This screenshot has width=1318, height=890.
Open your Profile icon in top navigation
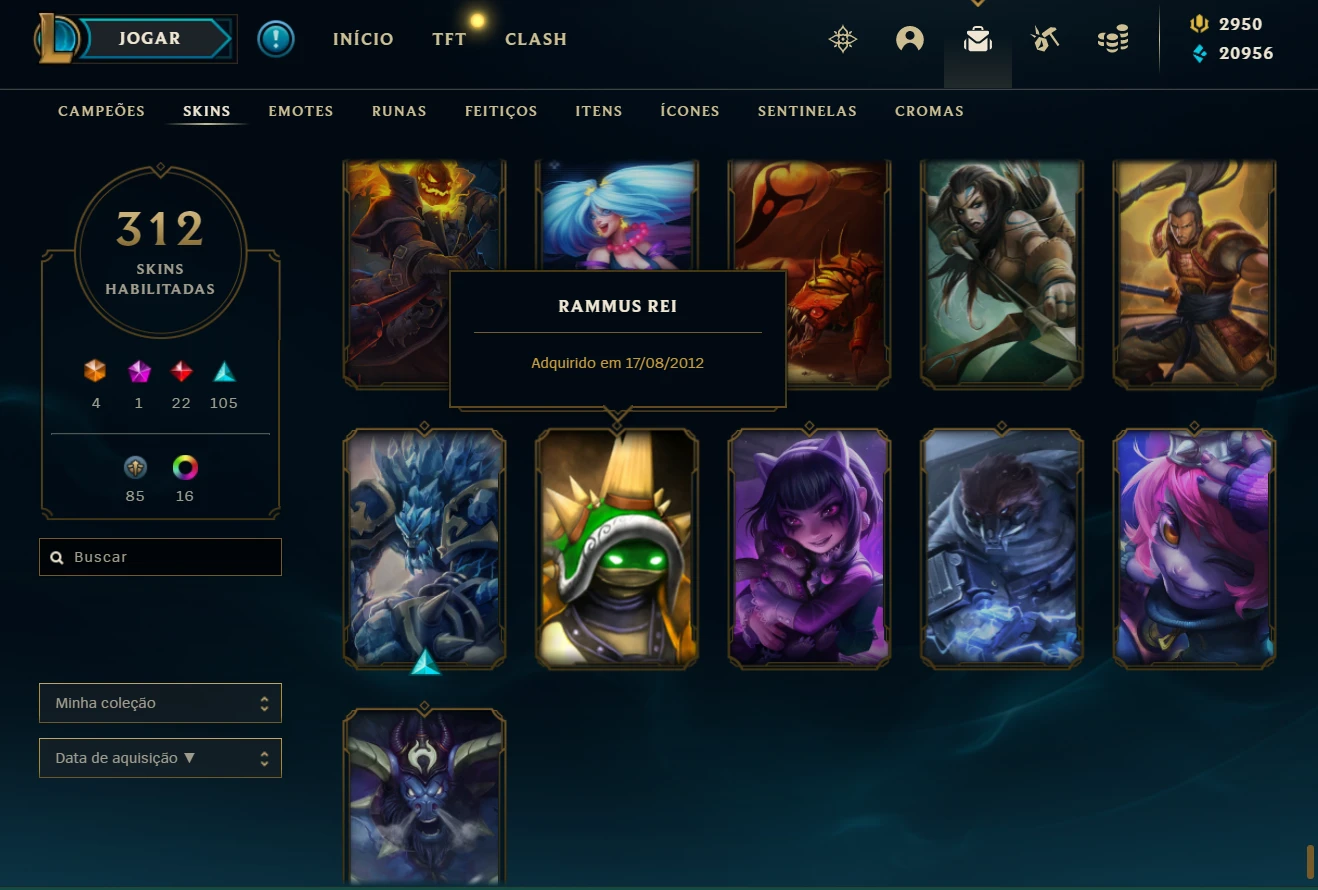click(x=909, y=38)
